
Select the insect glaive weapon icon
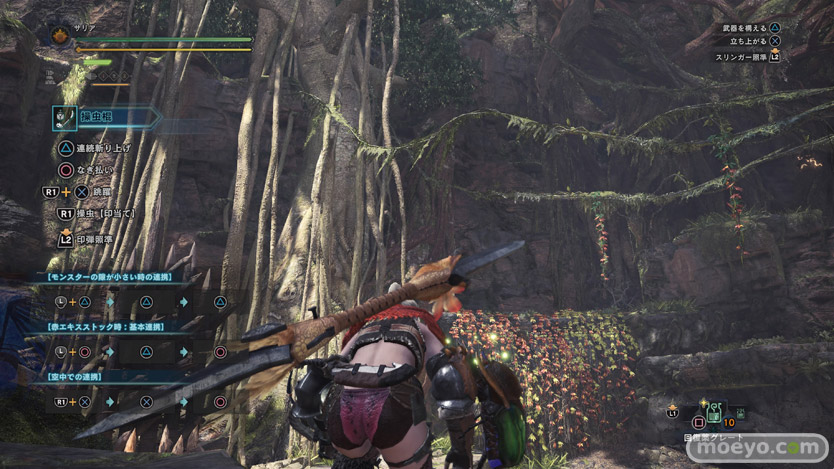tap(66, 117)
